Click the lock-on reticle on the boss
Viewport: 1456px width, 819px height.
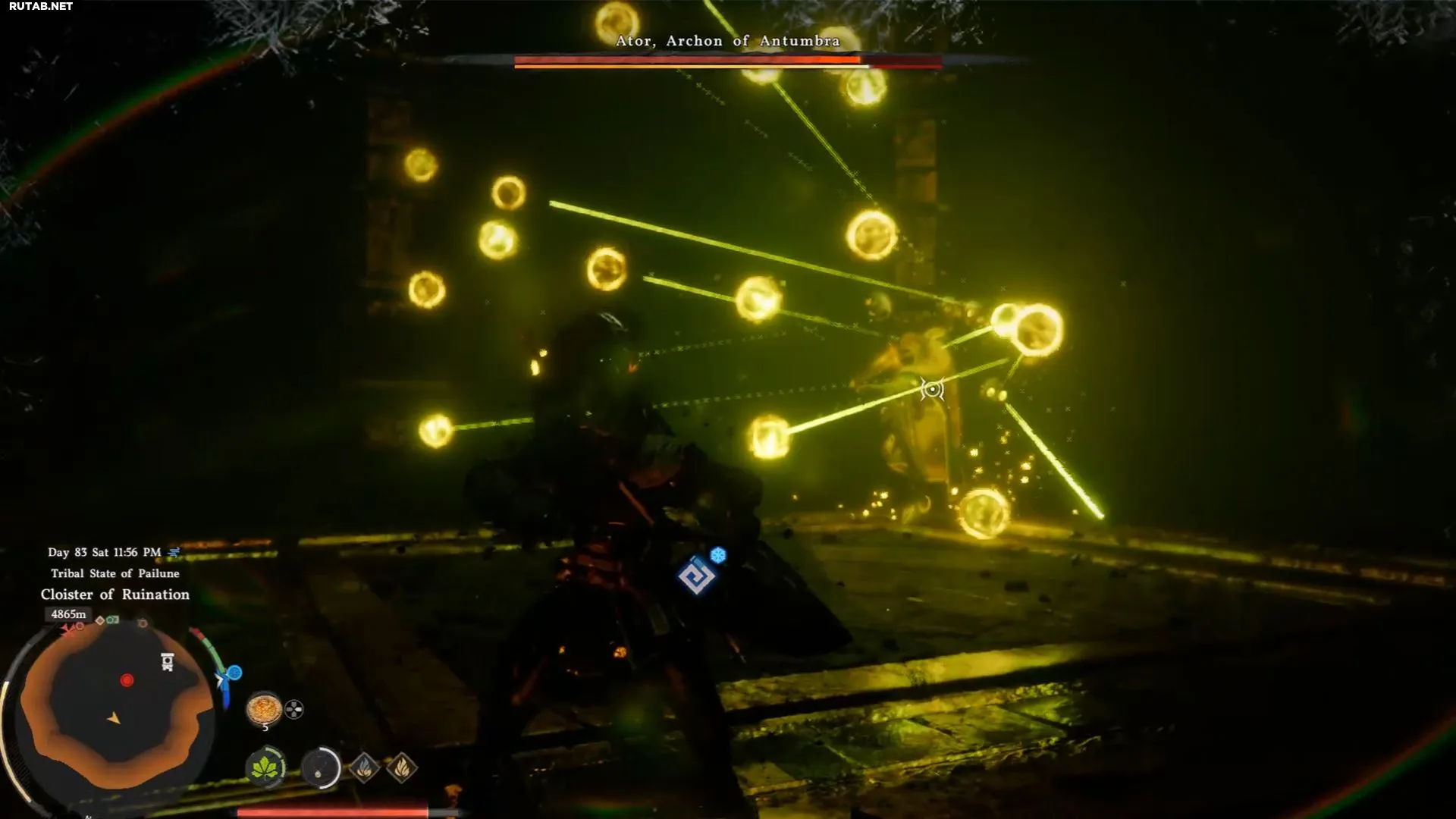click(x=932, y=389)
